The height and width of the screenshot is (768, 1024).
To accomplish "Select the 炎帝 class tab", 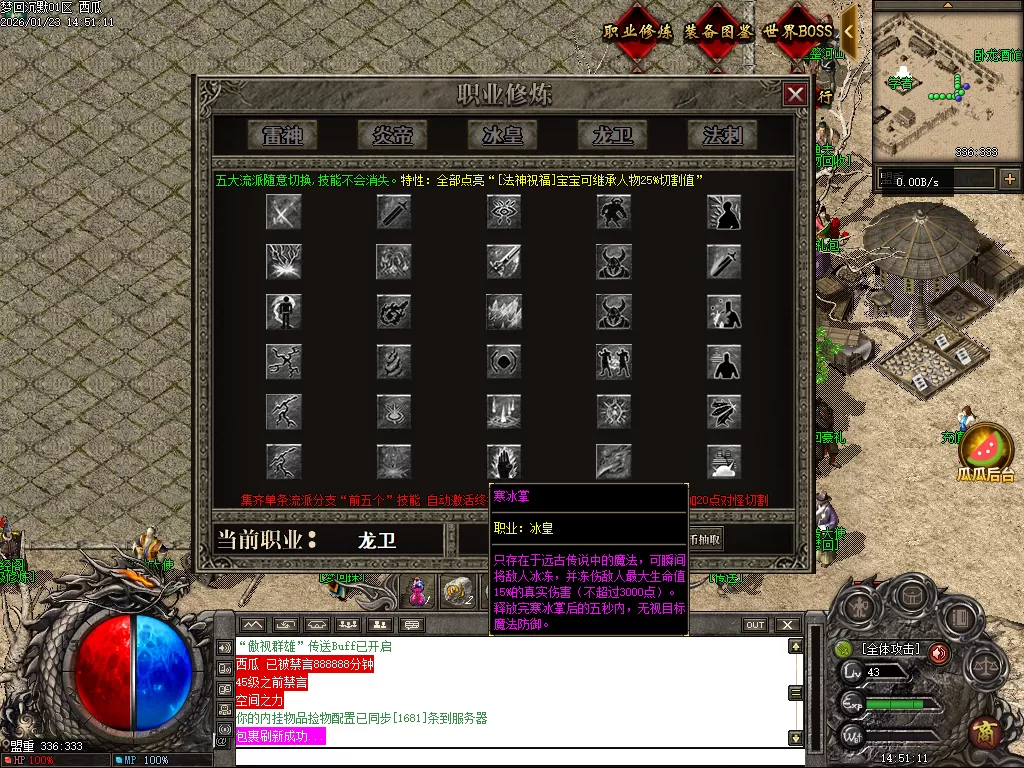I will pyautogui.click(x=393, y=134).
